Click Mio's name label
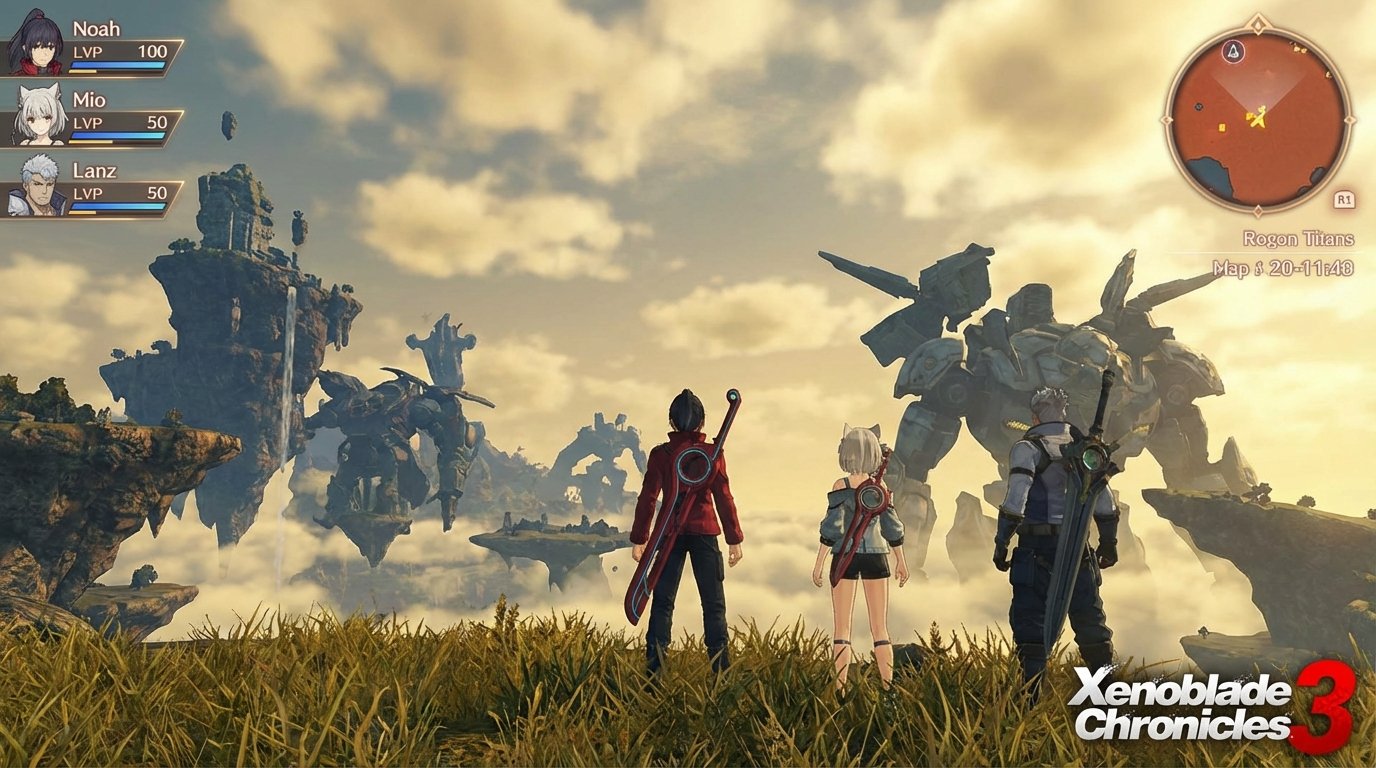1376x768 pixels. coord(90,100)
